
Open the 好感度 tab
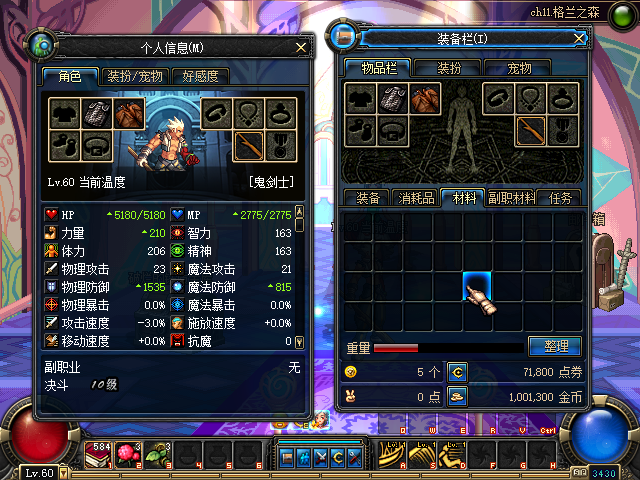(x=199, y=76)
